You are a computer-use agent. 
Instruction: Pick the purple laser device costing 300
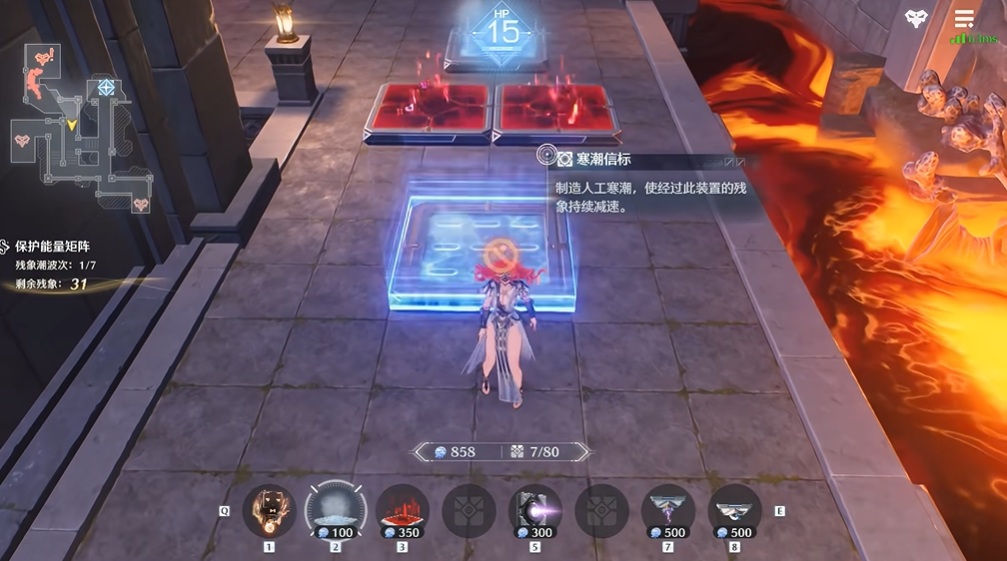[x=535, y=510]
